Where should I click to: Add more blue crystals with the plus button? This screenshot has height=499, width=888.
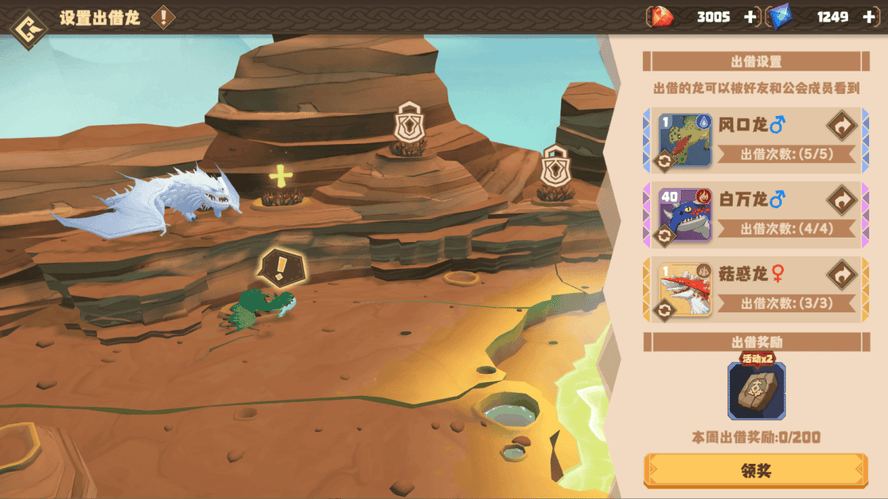point(868,17)
